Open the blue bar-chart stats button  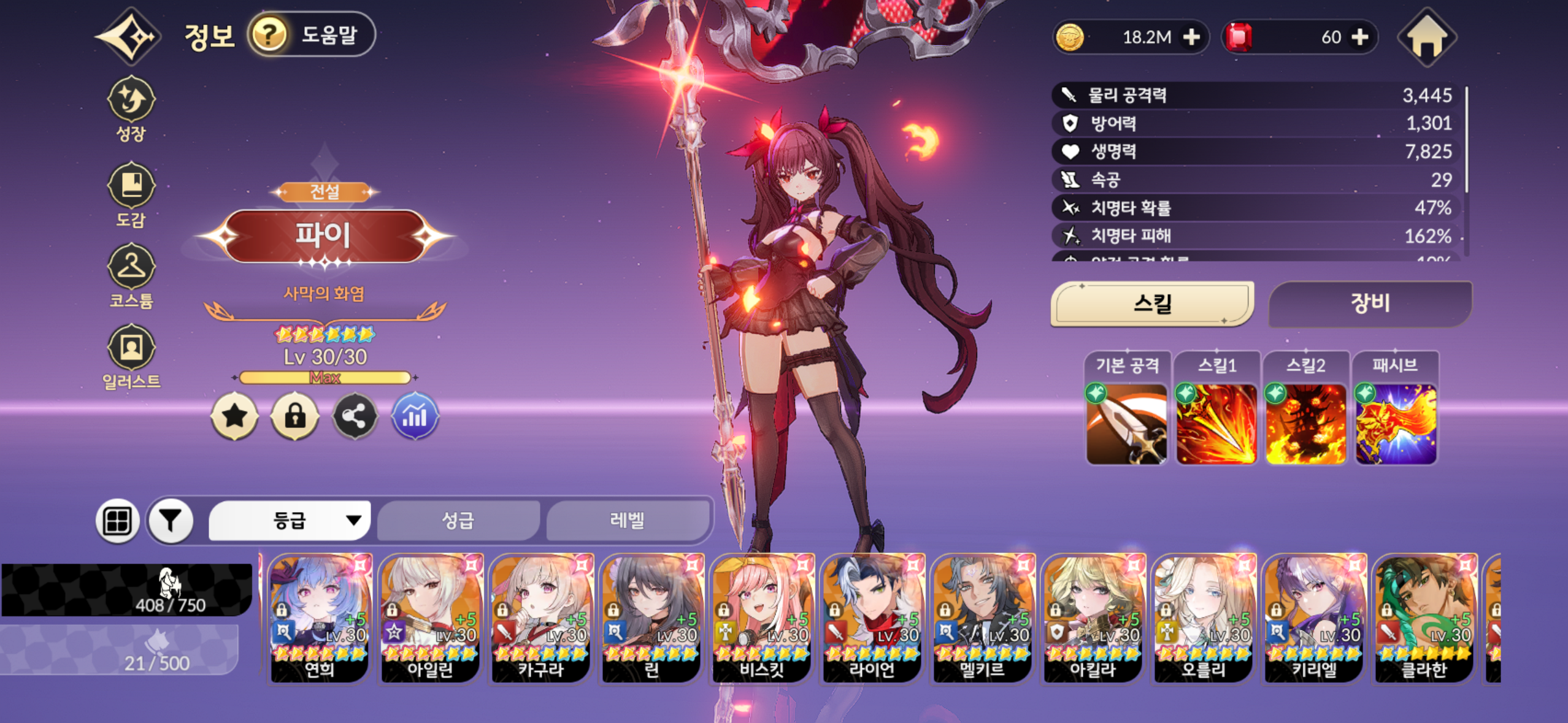click(x=415, y=417)
